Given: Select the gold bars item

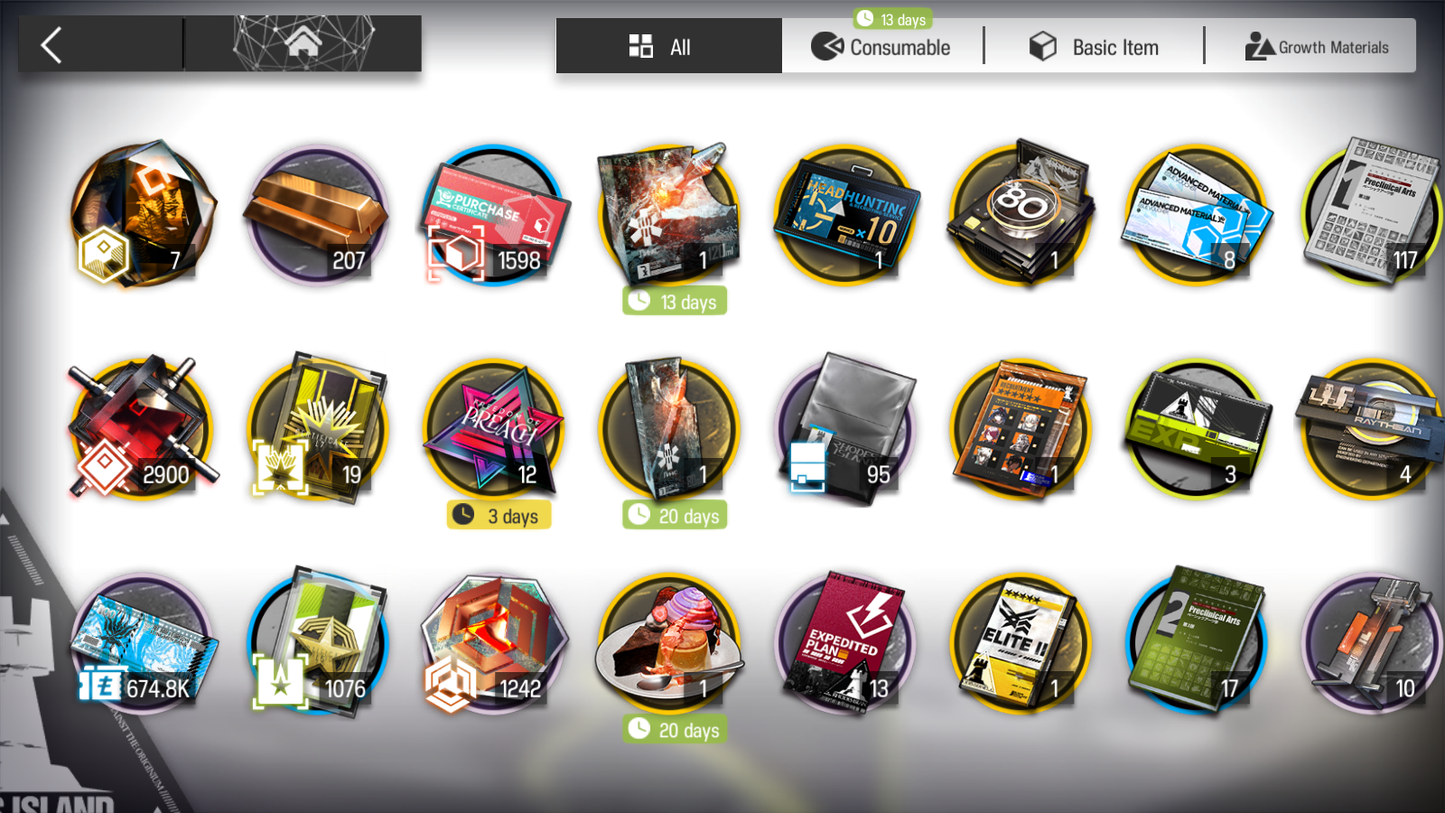Looking at the screenshot, I should [317, 215].
